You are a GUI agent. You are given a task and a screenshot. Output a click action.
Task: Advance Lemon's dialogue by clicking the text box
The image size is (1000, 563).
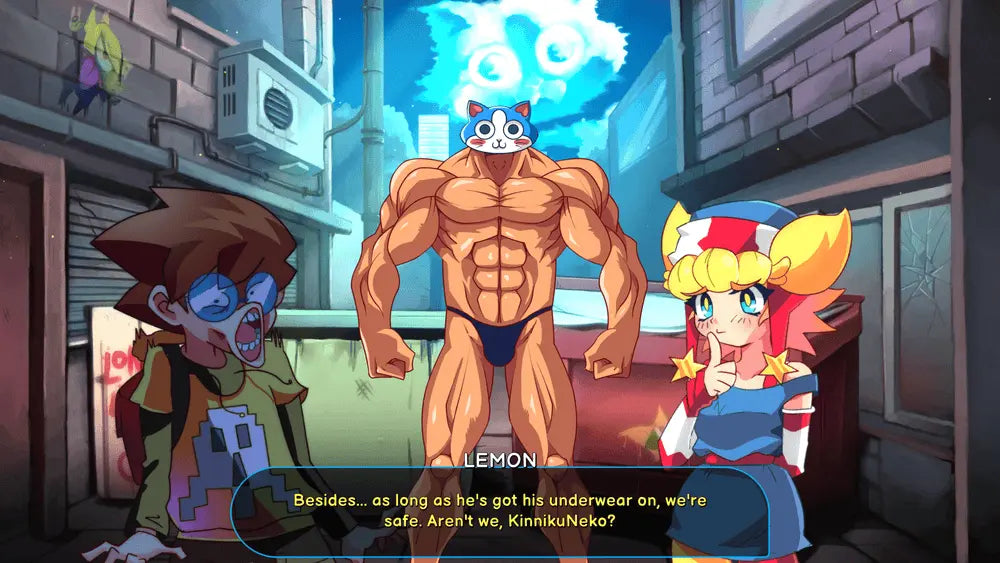[500, 510]
